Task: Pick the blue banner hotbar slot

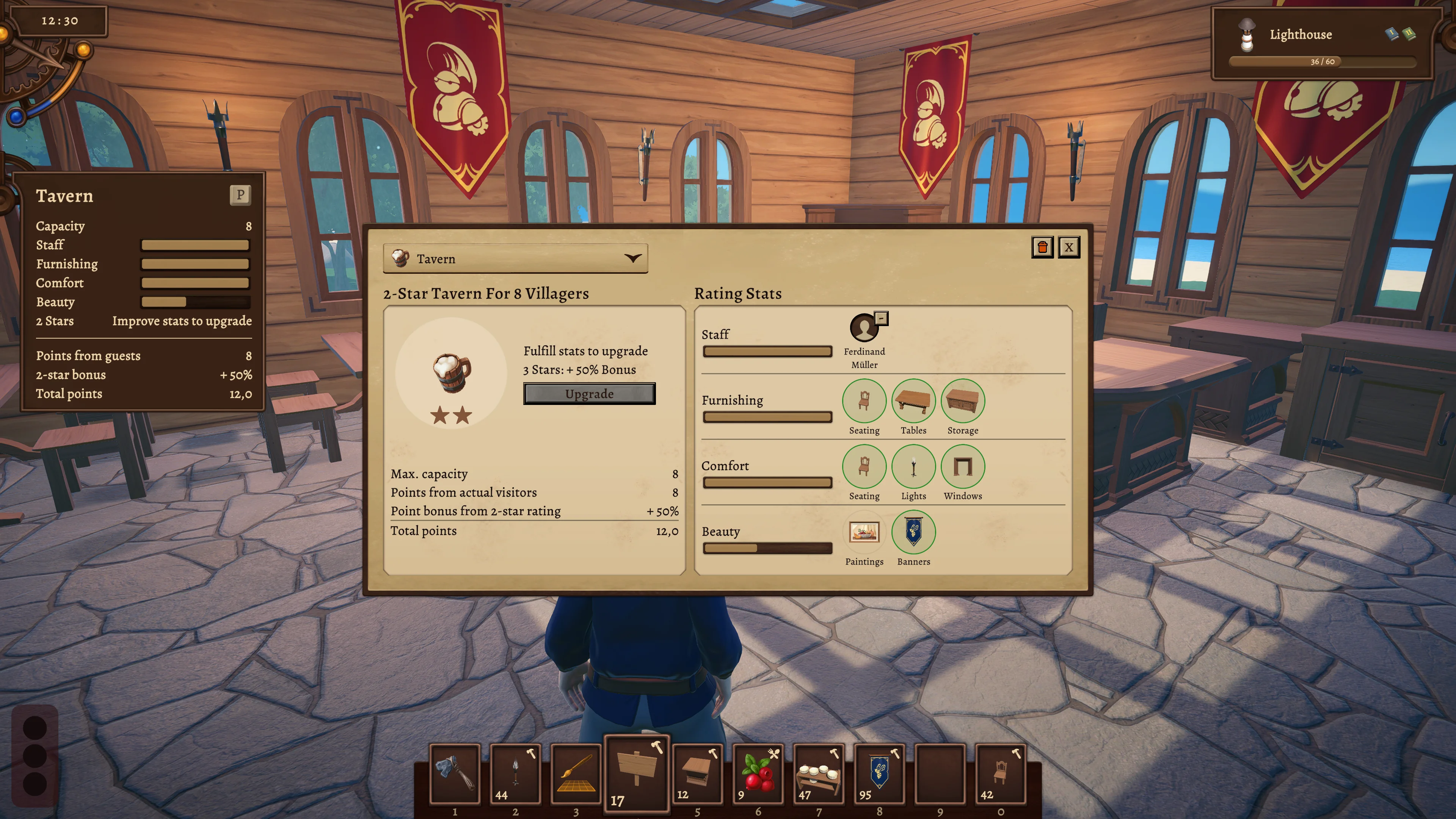Action: (x=879, y=773)
